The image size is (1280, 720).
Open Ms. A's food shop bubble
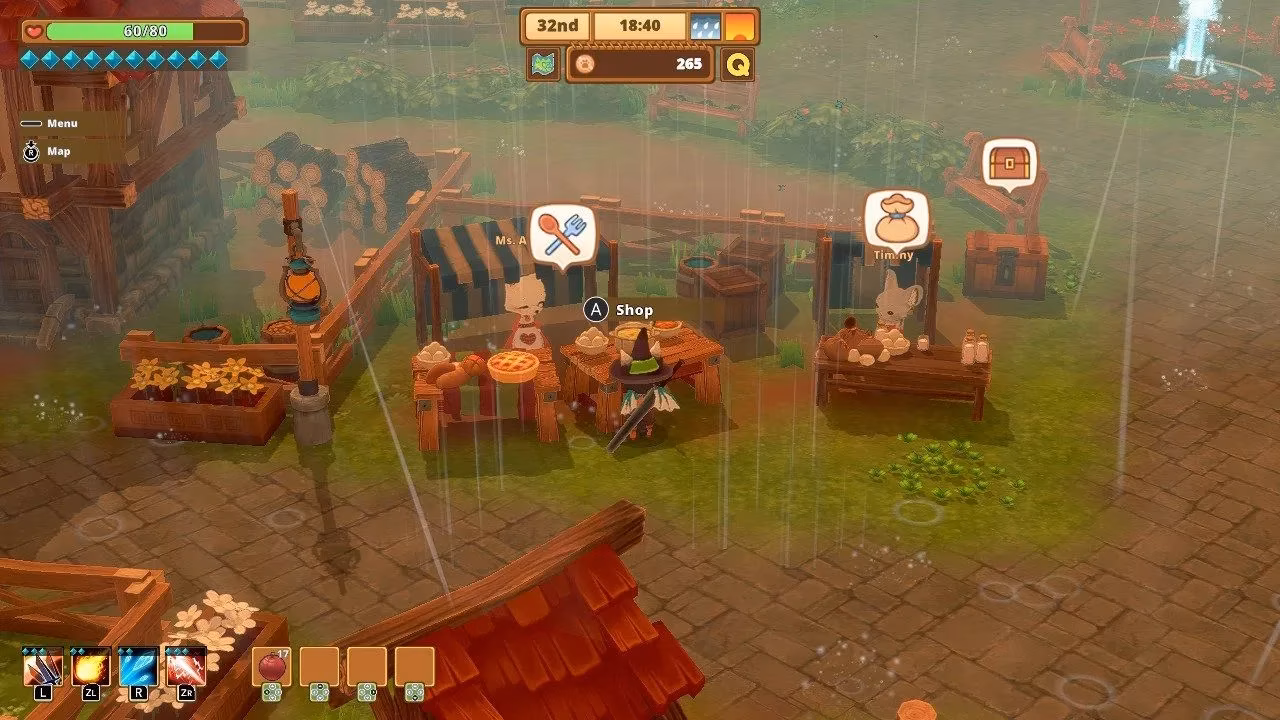563,233
